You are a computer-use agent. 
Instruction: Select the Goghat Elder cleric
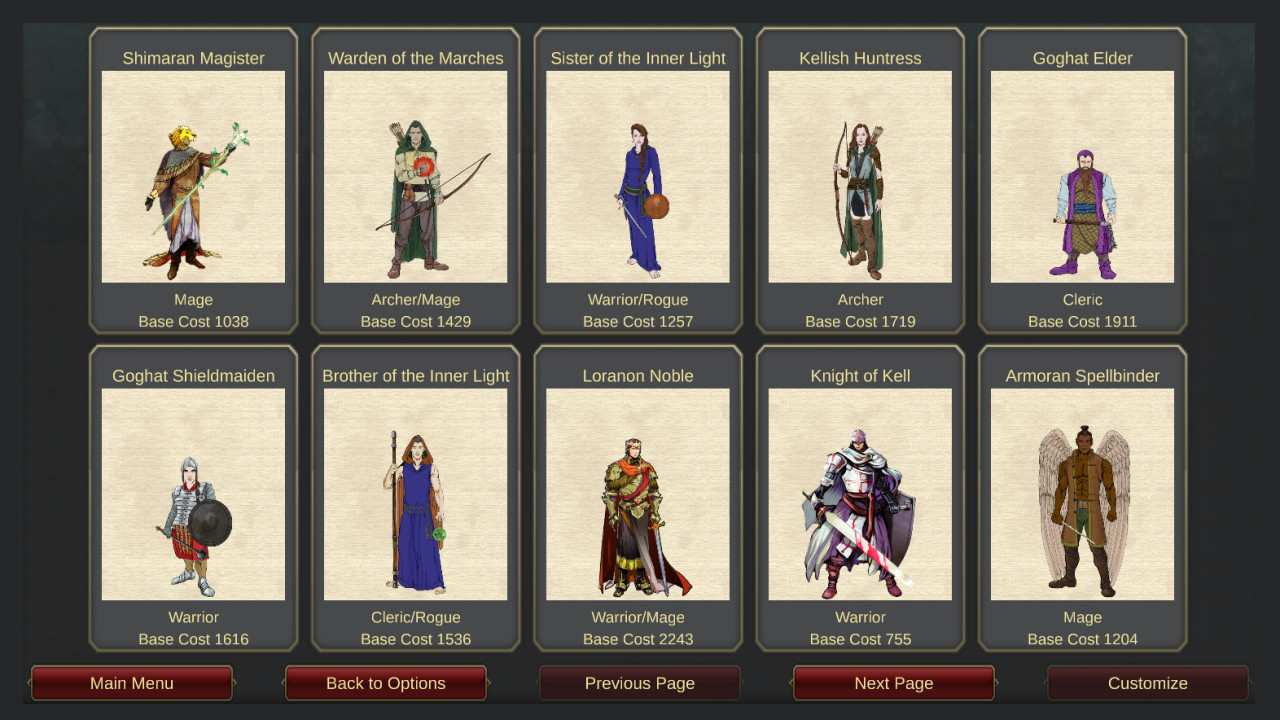pyautogui.click(x=1081, y=180)
